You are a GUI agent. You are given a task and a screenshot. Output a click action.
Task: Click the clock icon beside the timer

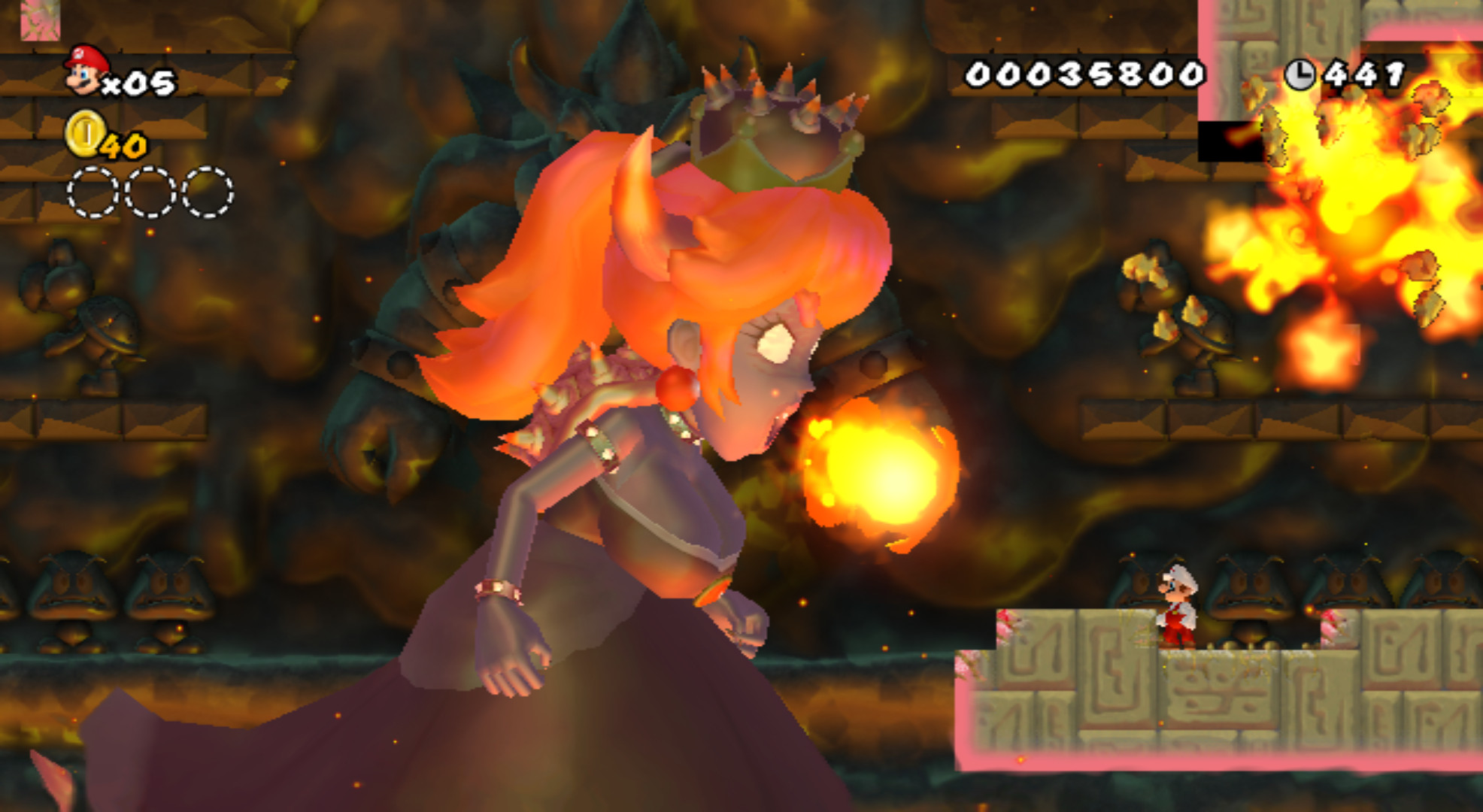(1302, 74)
